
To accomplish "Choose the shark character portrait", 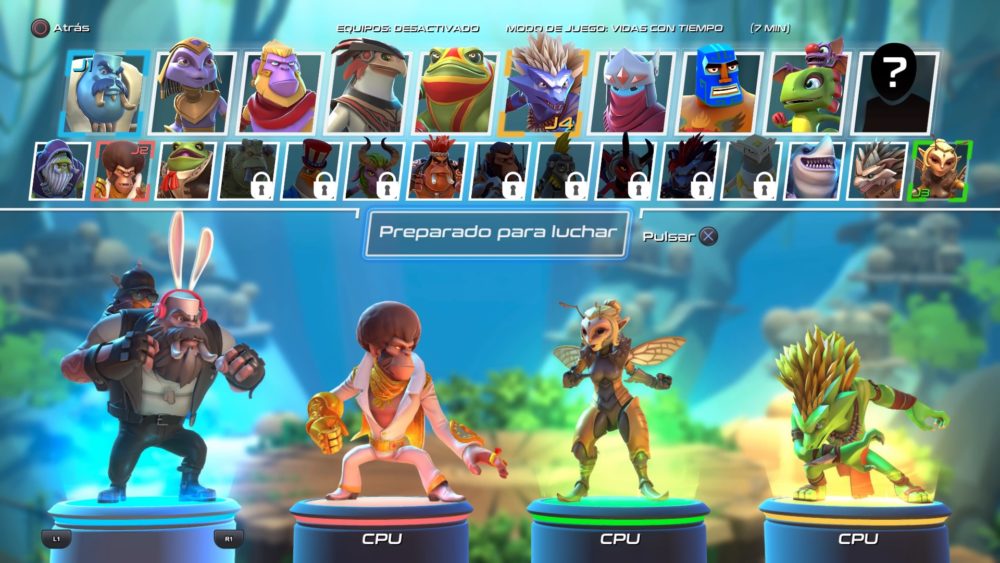I will [814, 171].
